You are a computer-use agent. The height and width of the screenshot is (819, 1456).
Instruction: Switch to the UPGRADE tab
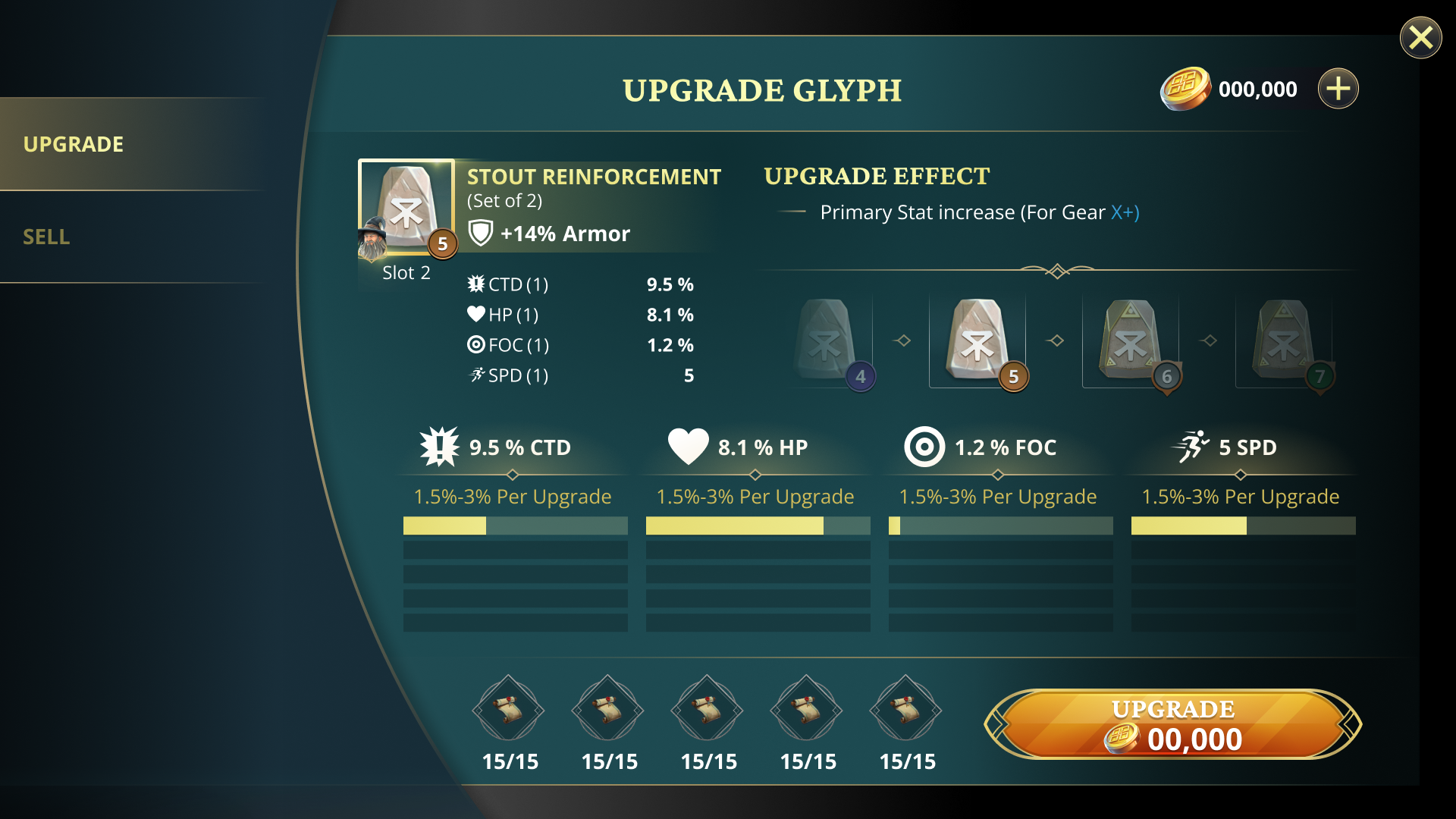coord(74,144)
